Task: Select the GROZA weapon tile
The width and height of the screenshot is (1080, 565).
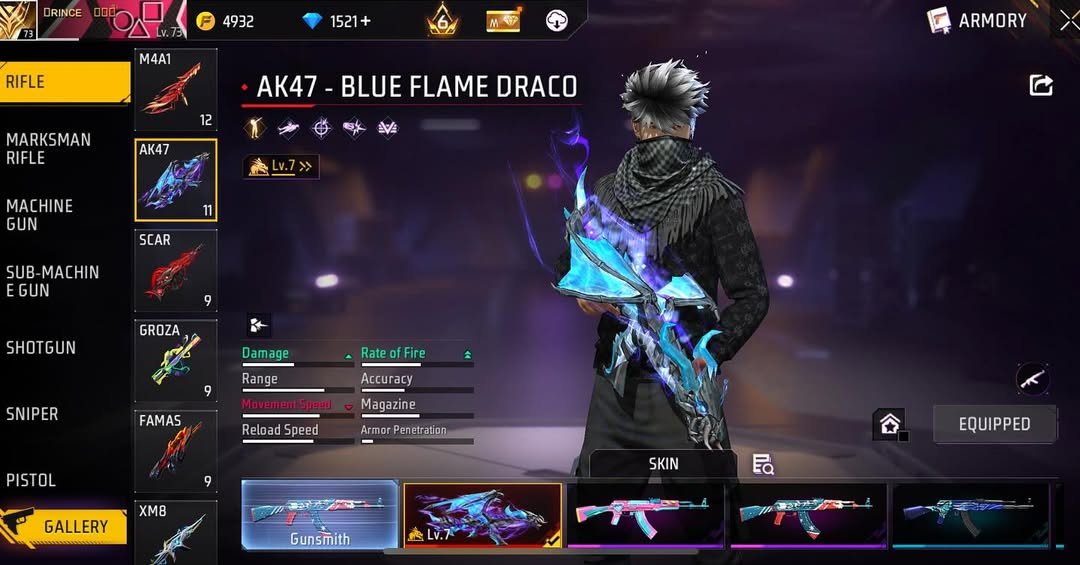Action: coord(176,361)
